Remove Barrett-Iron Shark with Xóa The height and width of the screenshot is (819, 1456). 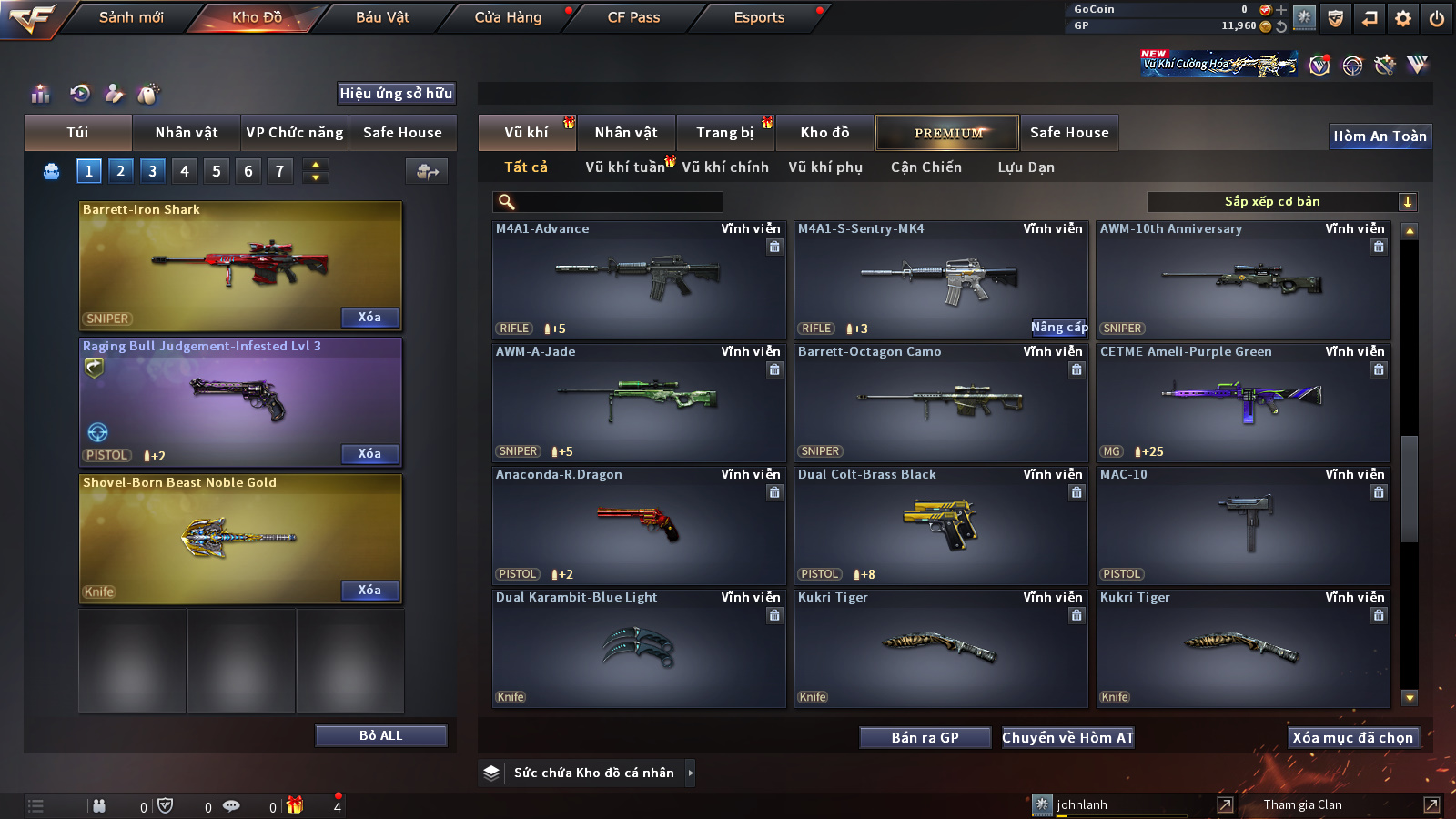tap(369, 318)
